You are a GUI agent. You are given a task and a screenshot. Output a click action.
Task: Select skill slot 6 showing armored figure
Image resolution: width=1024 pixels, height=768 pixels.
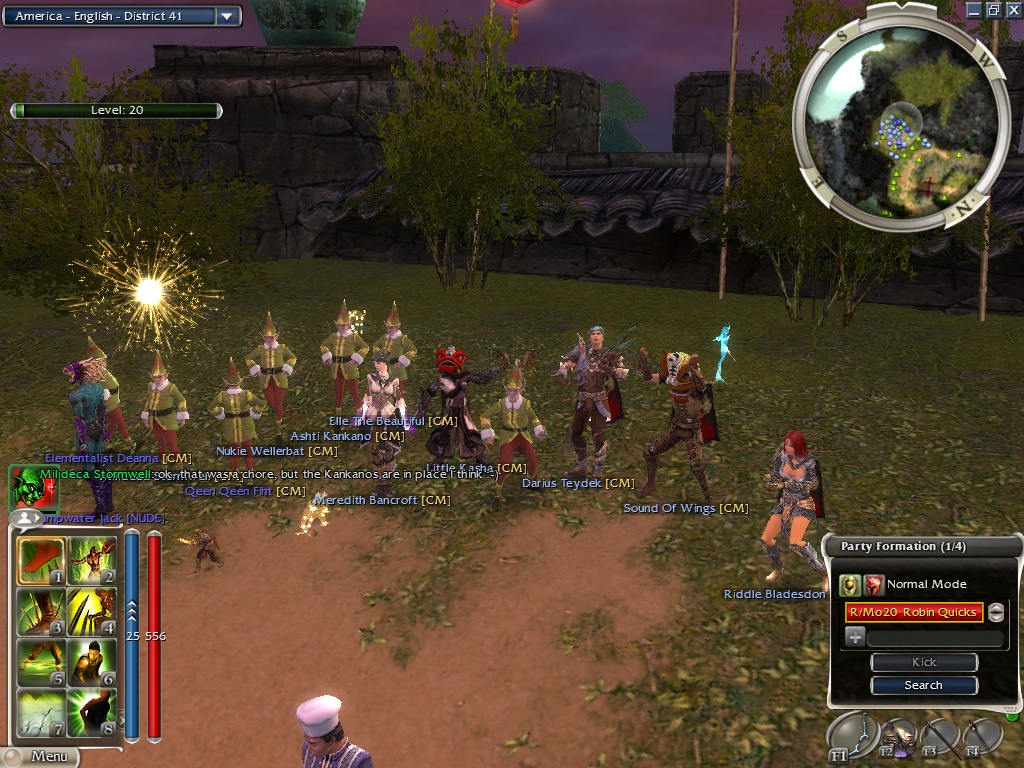92,662
